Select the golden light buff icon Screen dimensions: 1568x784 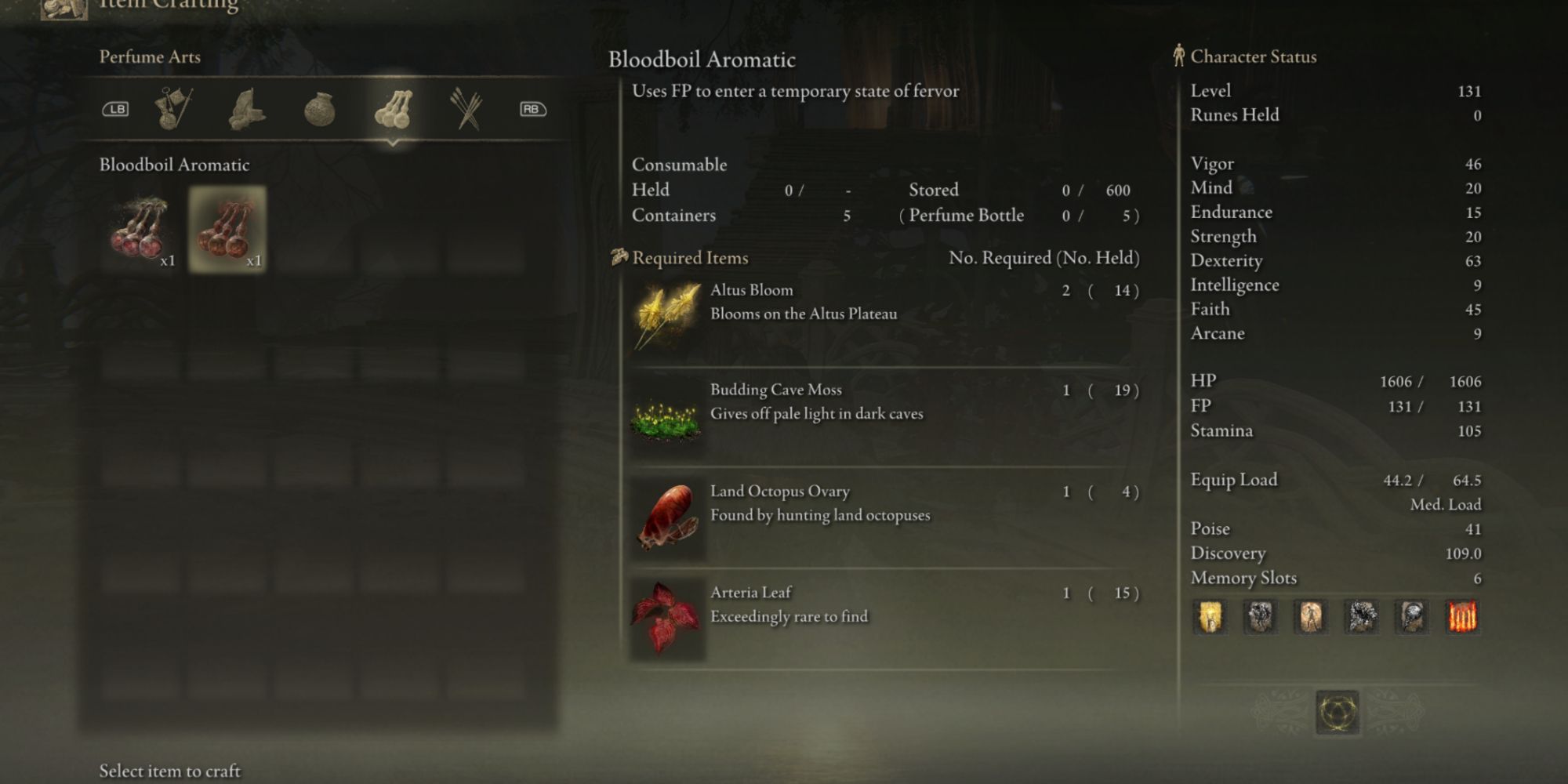coord(1208,617)
